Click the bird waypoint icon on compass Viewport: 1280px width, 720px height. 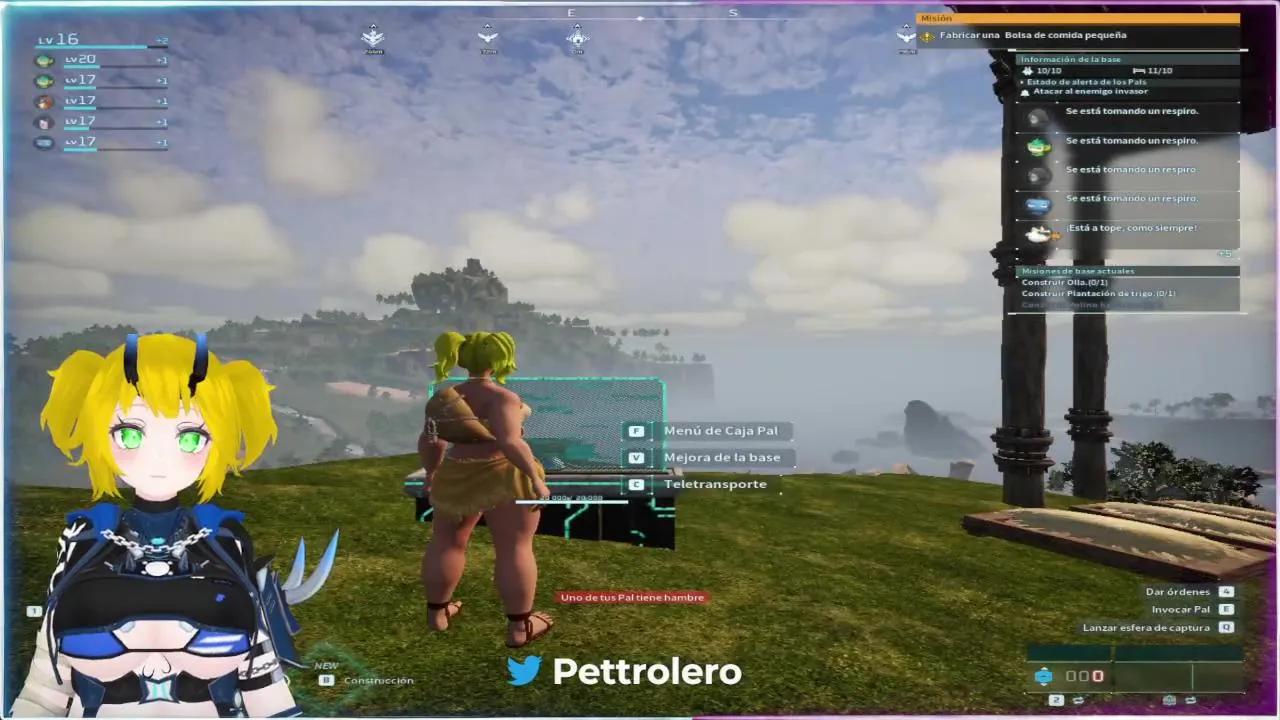[x=487, y=38]
